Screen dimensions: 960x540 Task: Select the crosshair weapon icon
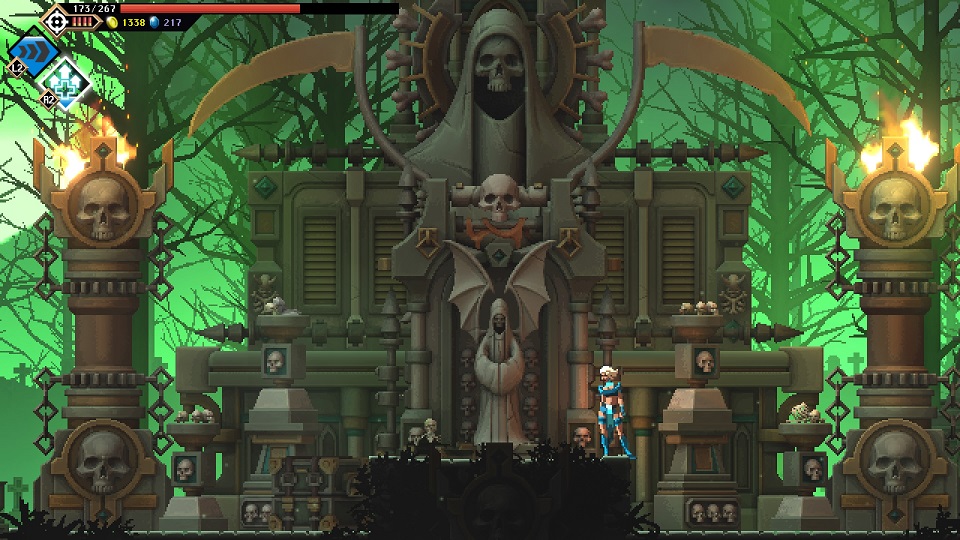55,19
